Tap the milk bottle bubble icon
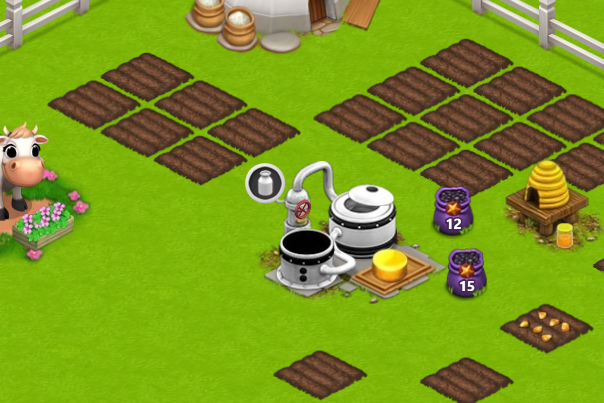Viewport: 604px width, 403px height. (265, 183)
